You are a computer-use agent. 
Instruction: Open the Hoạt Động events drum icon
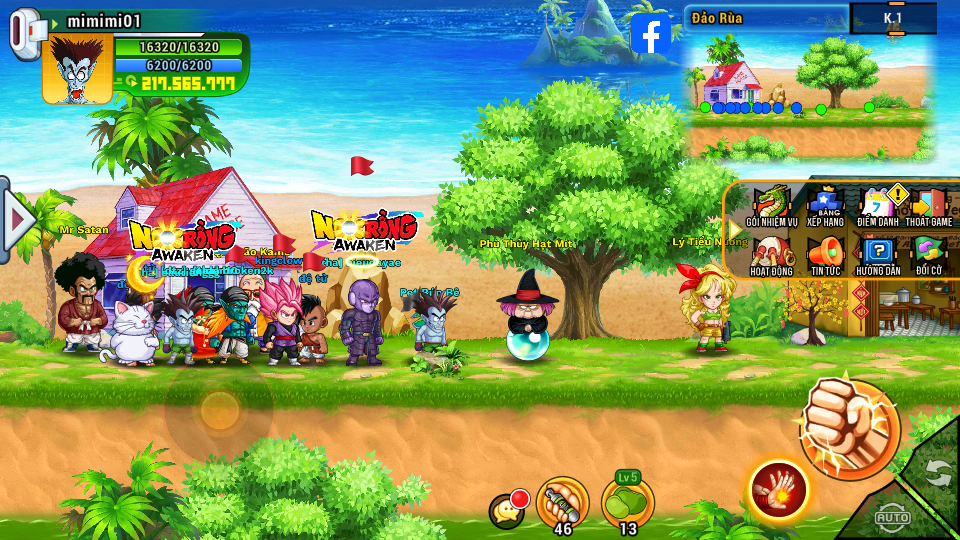pyautogui.click(x=770, y=254)
